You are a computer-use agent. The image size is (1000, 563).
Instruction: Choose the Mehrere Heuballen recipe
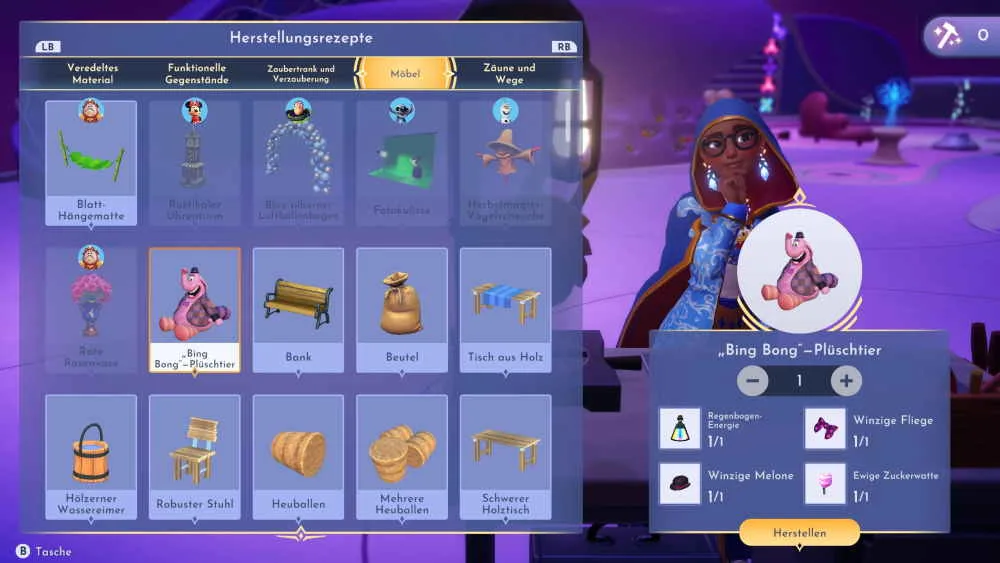tap(402, 456)
